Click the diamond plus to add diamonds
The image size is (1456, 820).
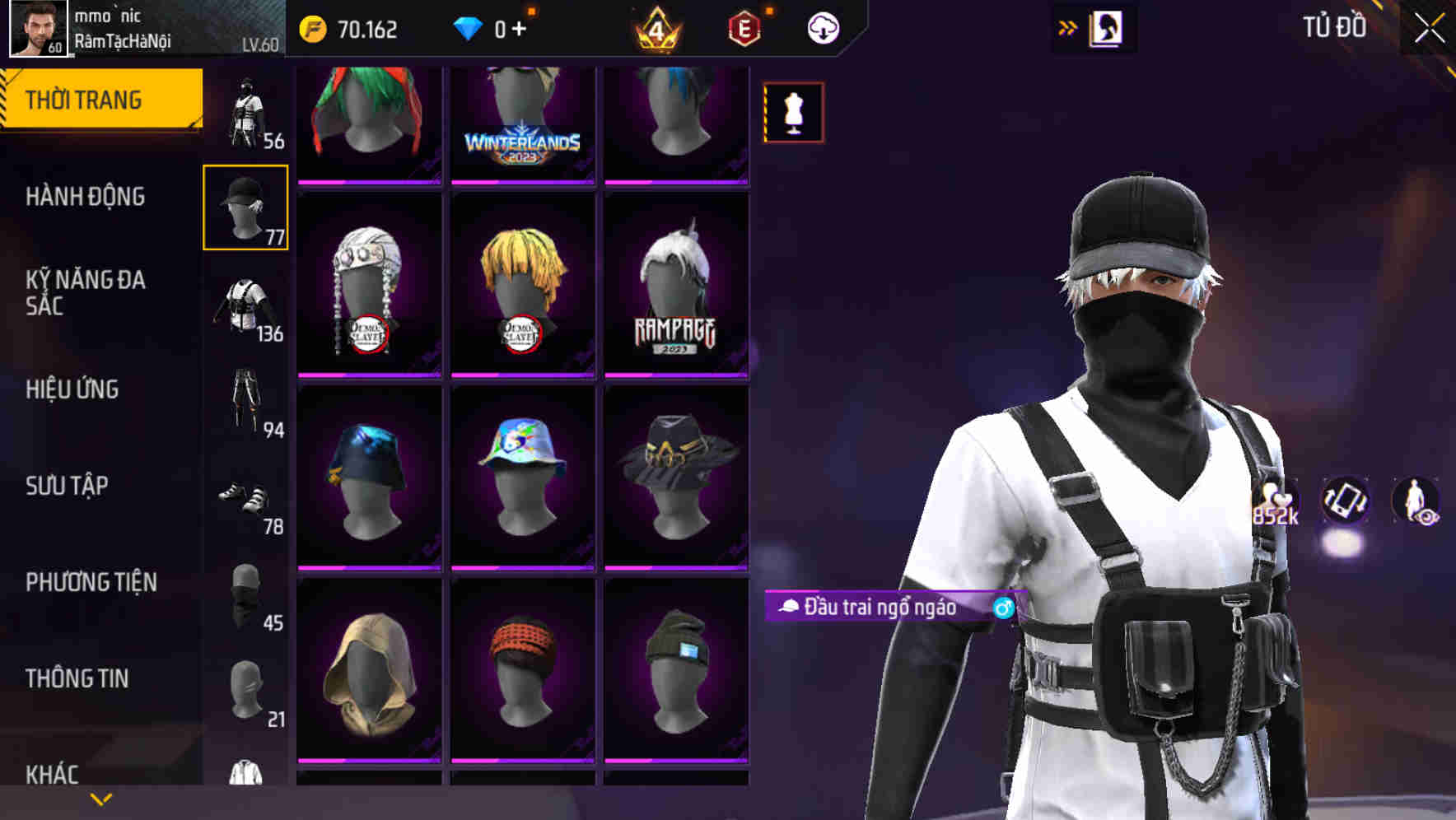tap(520, 27)
